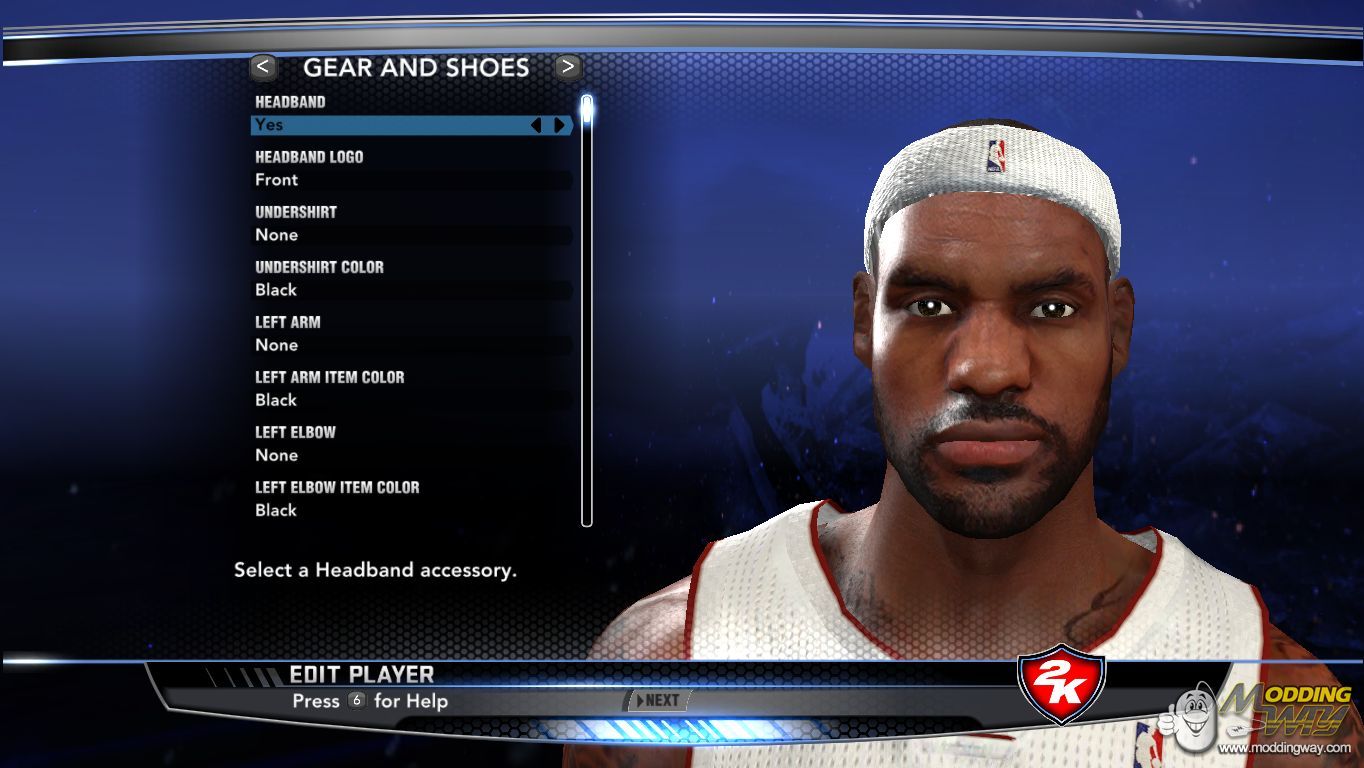This screenshot has width=1364, height=768.
Task: Pick the Left Arm setting
Action: (410, 345)
